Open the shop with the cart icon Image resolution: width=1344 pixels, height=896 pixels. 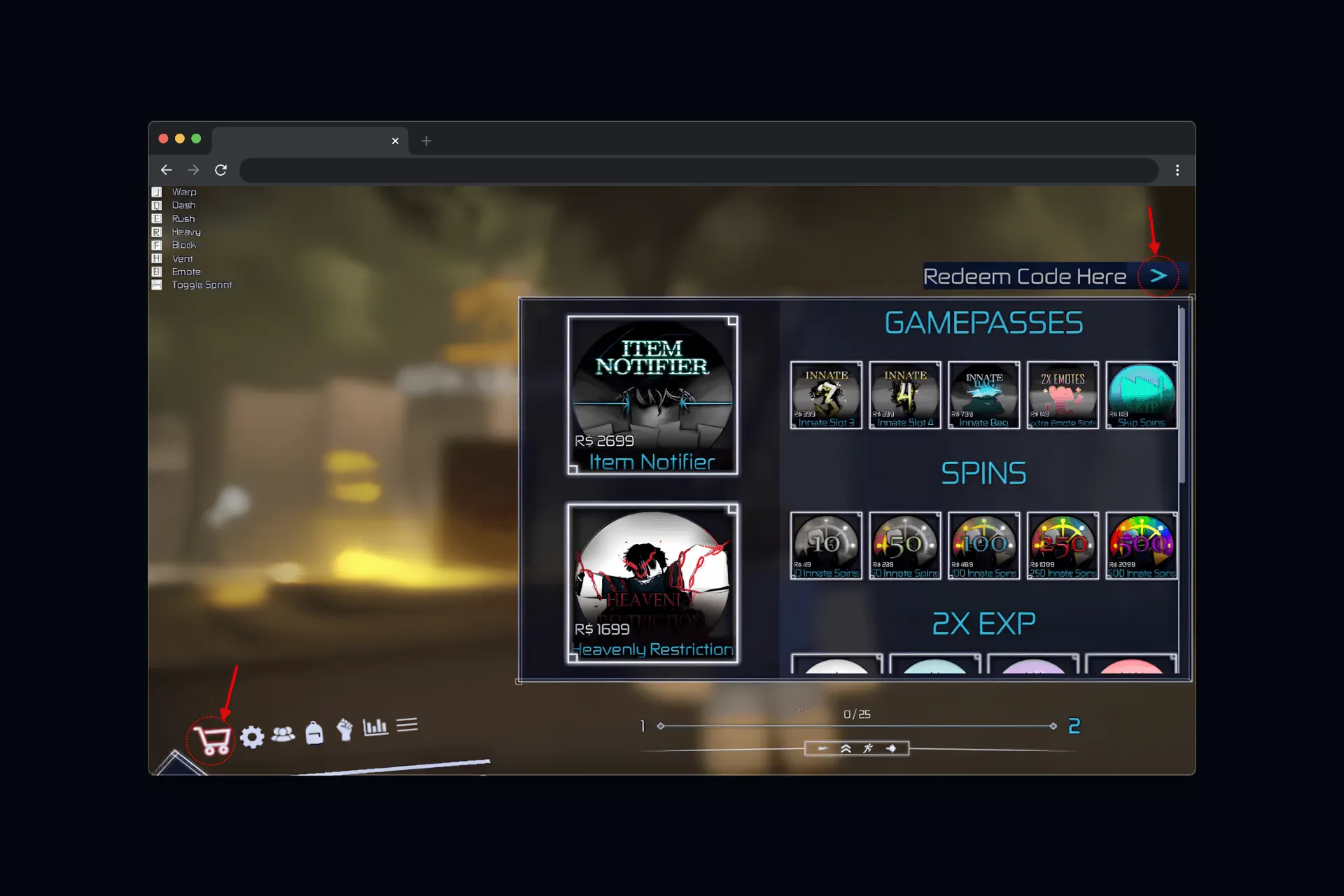point(210,737)
